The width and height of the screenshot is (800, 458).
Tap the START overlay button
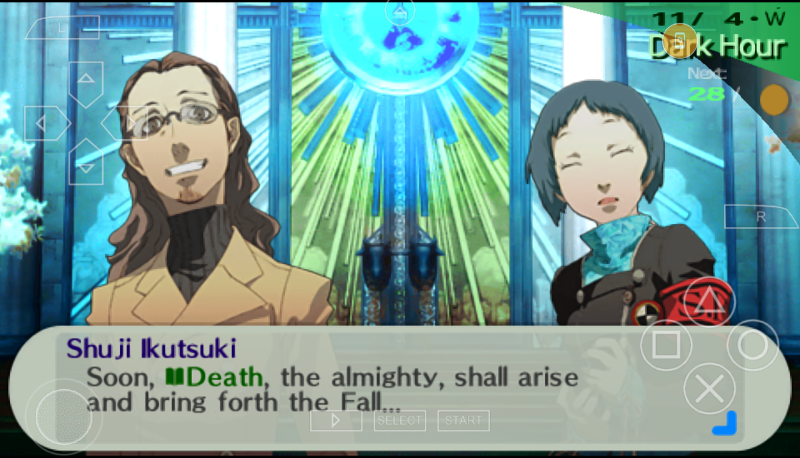point(463,421)
